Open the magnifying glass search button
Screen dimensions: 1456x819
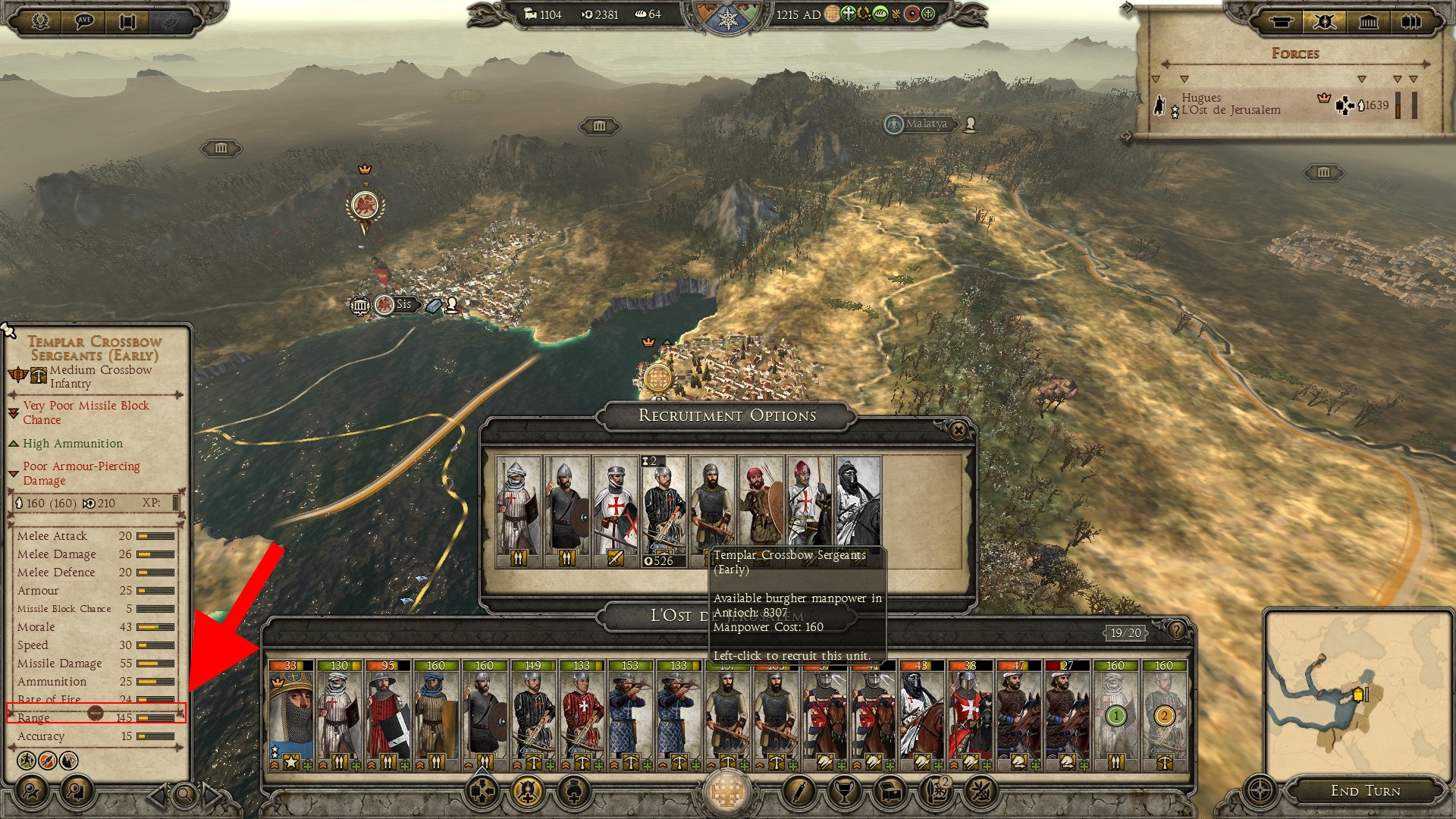click(x=184, y=795)
